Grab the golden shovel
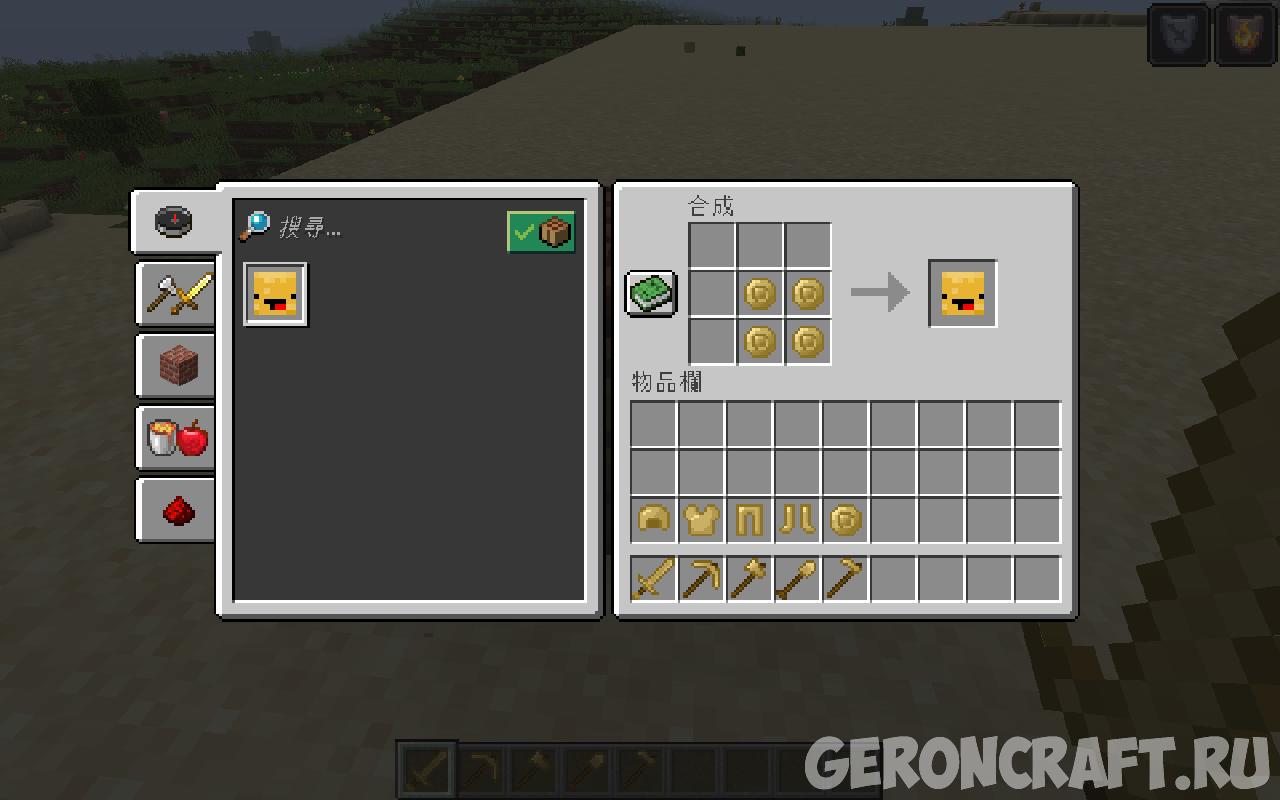Image resolution: width=1280 pixels, height=800 pixels. pos(797,579)
